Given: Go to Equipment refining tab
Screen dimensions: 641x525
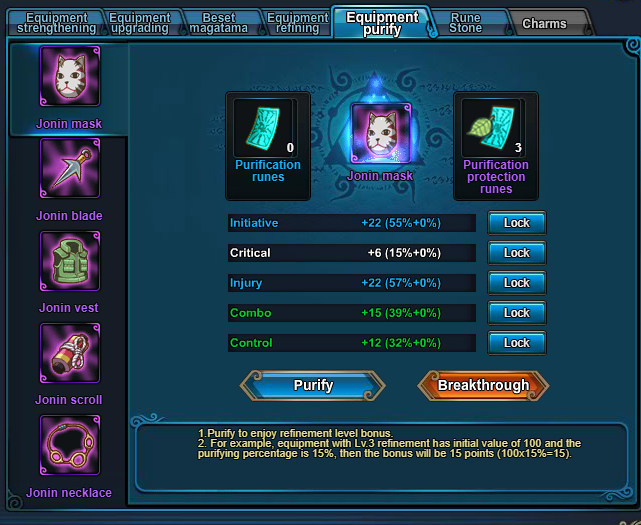Looking at the screenshot, I should click(298, 23).
